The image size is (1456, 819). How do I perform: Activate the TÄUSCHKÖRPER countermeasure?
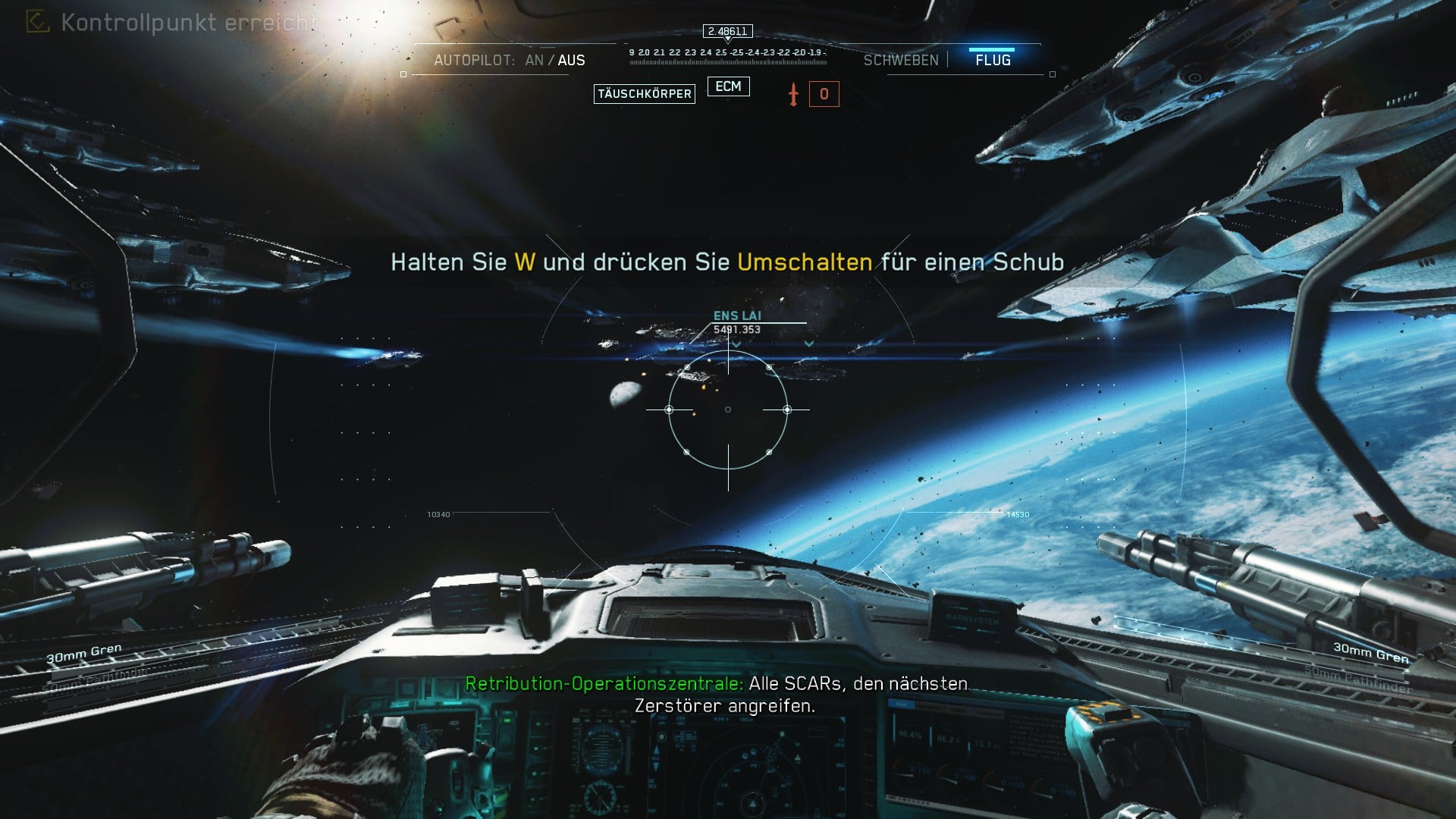(644, 94)
